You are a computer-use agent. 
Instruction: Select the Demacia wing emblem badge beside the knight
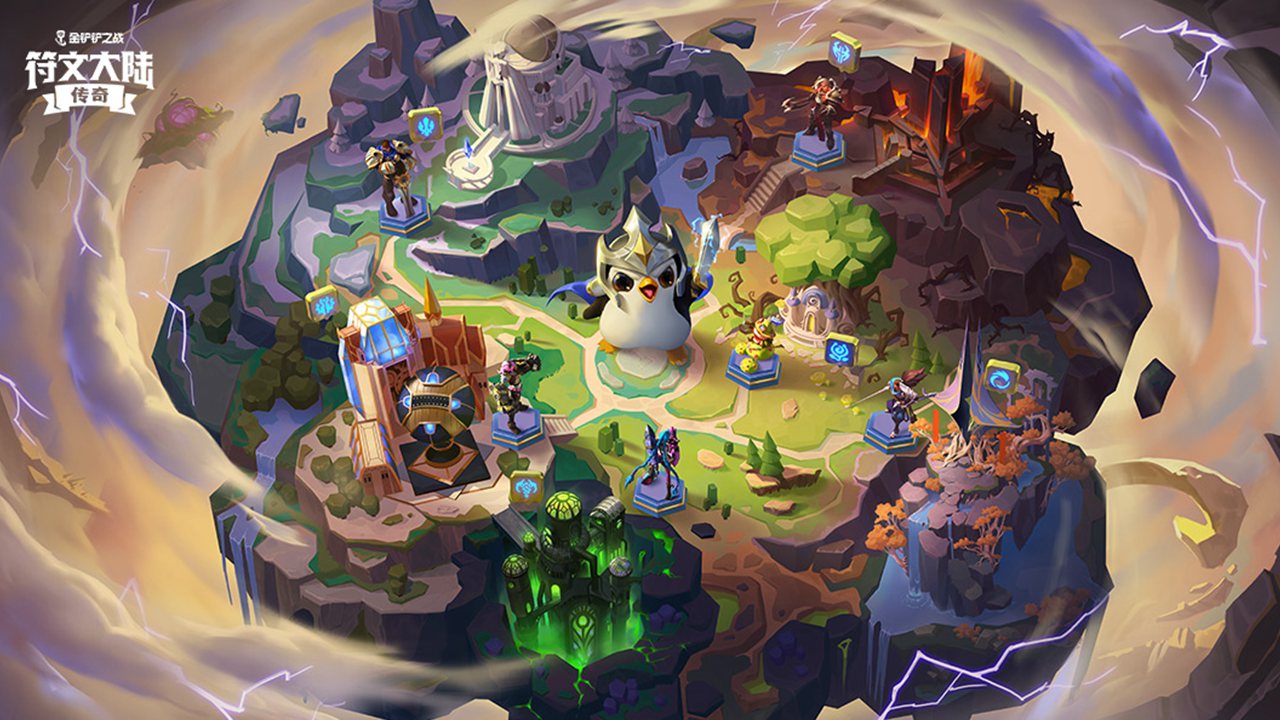[425, 124]
